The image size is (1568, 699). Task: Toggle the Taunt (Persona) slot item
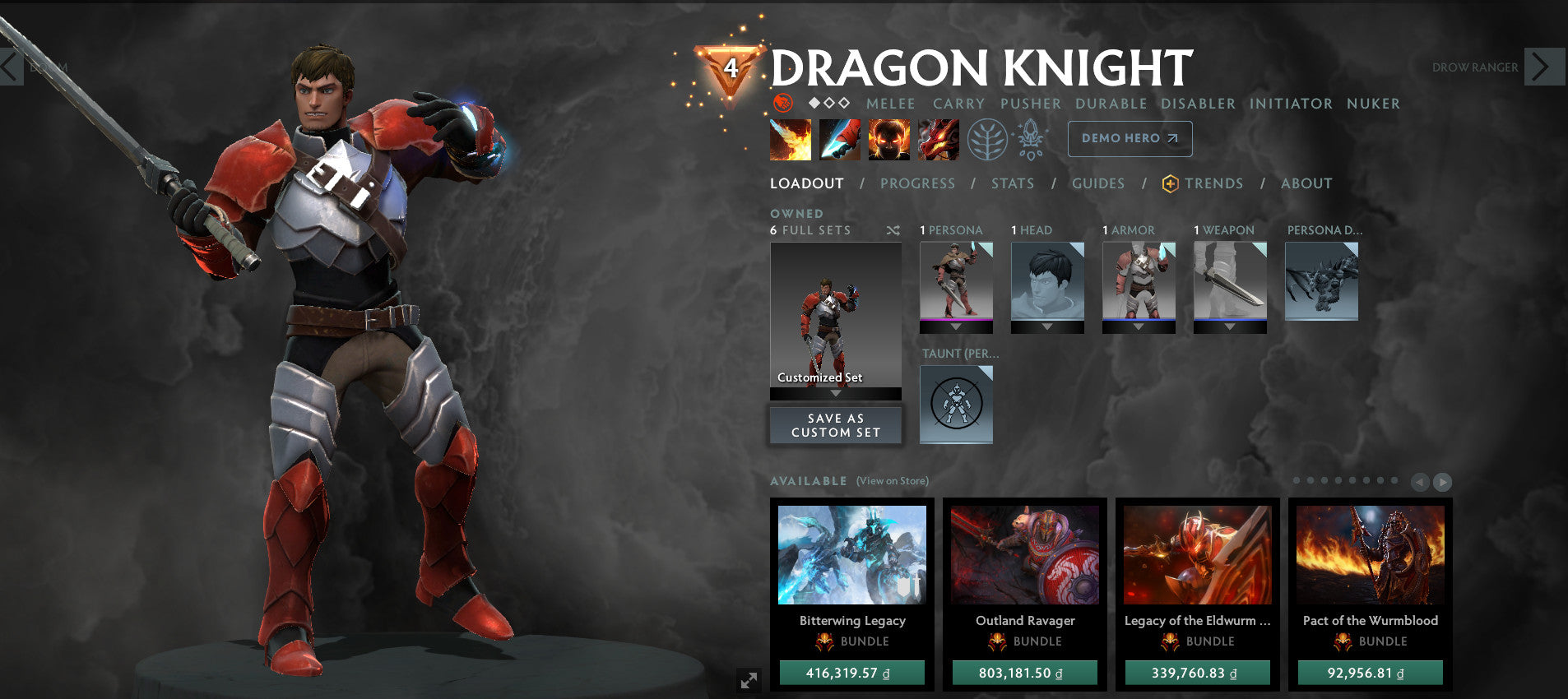(956, 405)
